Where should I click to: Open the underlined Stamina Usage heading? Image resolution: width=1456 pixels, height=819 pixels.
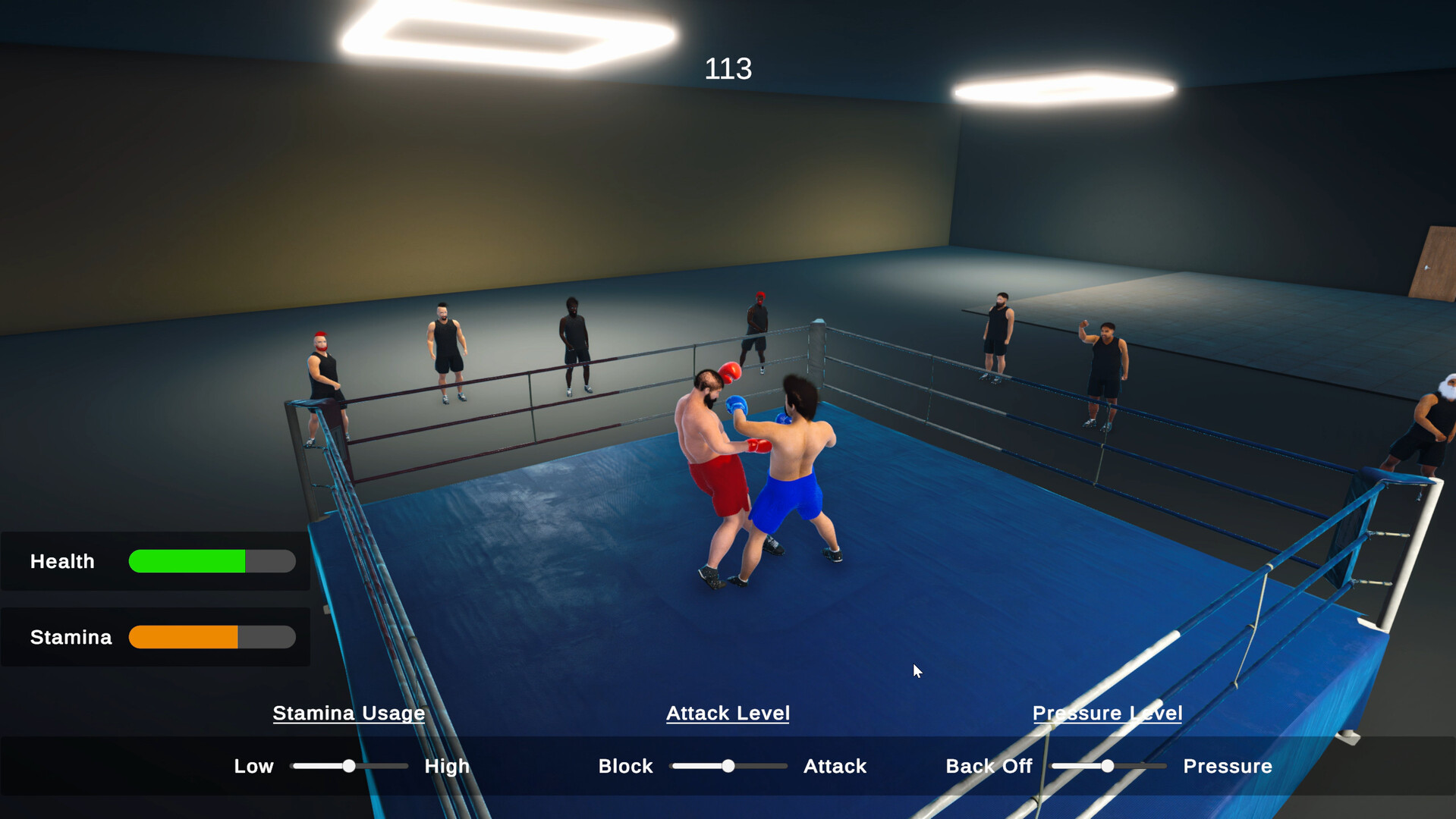(x=348, y=713)
